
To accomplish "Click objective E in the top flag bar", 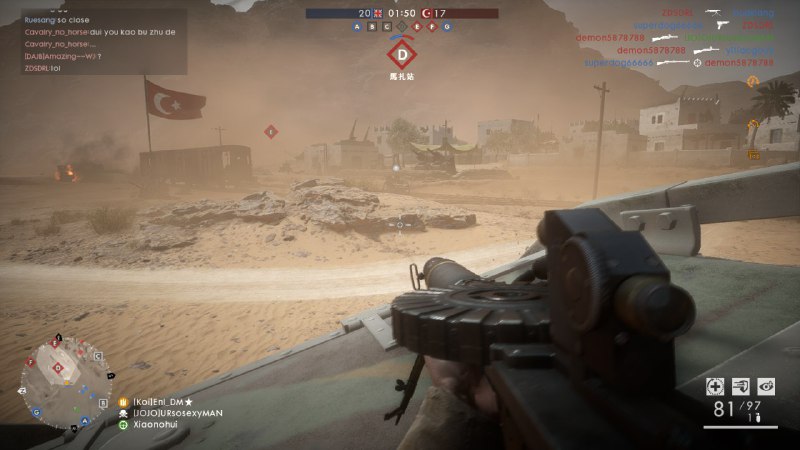I will point(419,27).
